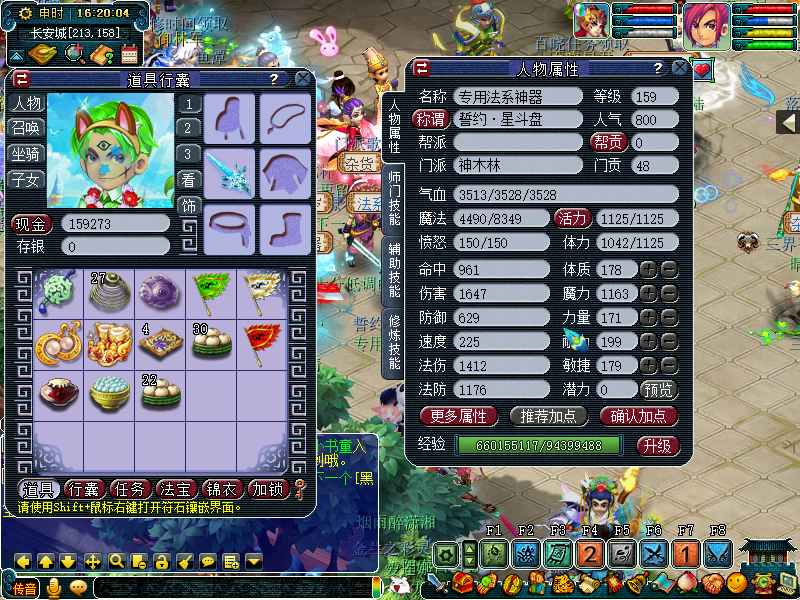Switch to the 召唤 summon tab

(x=26, y=128)
